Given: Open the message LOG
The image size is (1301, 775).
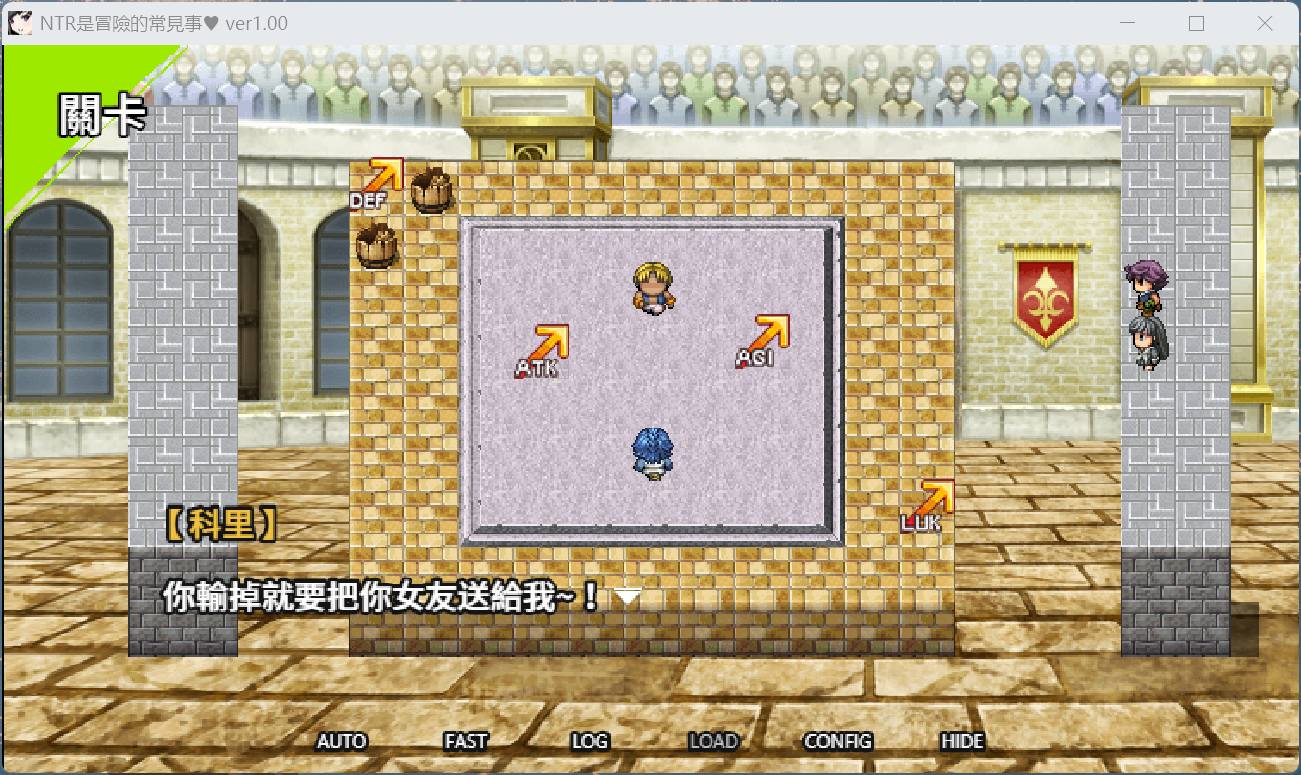Looking at the screenshot, I should coord(590,741).
